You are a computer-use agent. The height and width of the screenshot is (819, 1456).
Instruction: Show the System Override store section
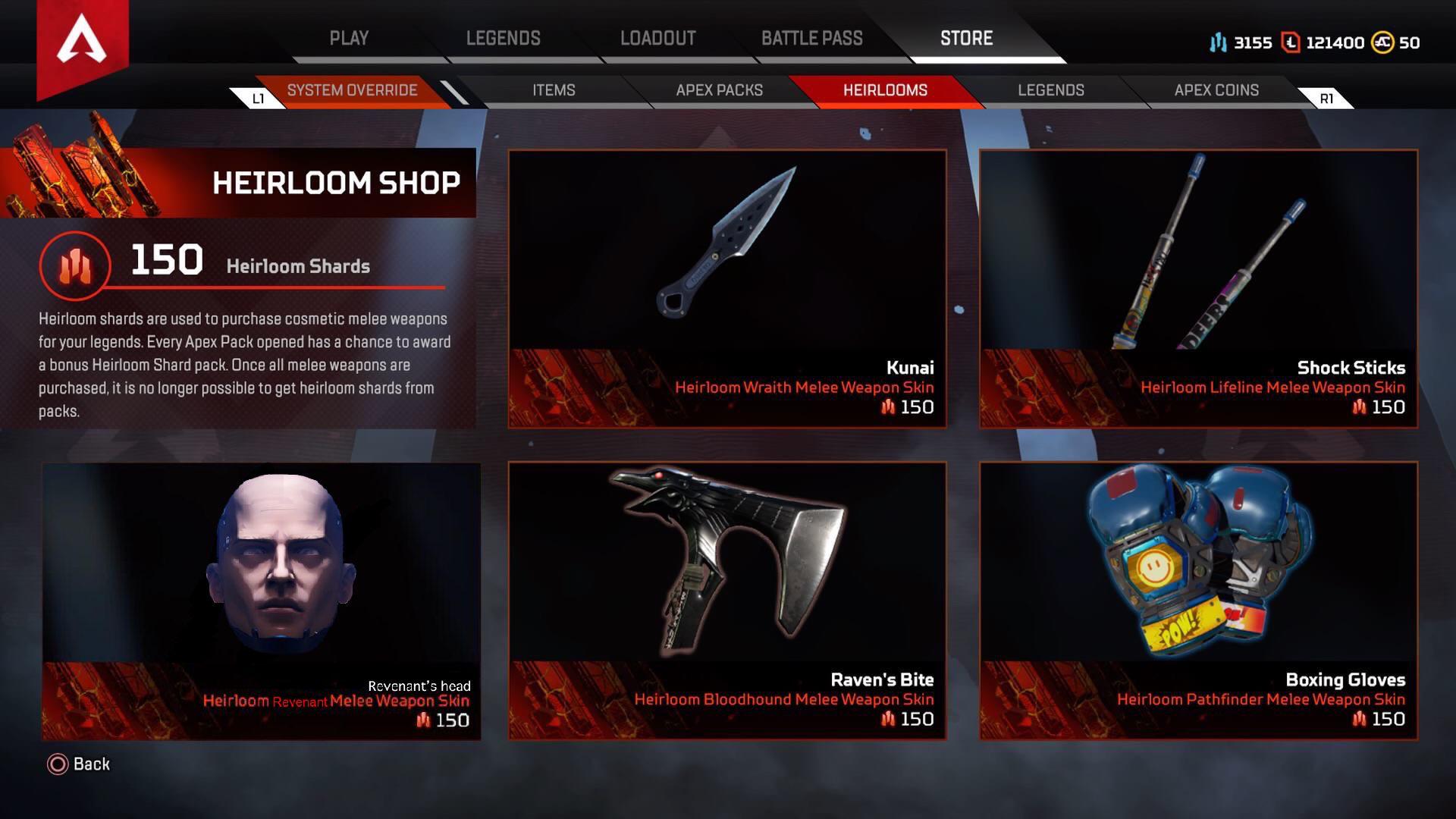coord(352,90)
